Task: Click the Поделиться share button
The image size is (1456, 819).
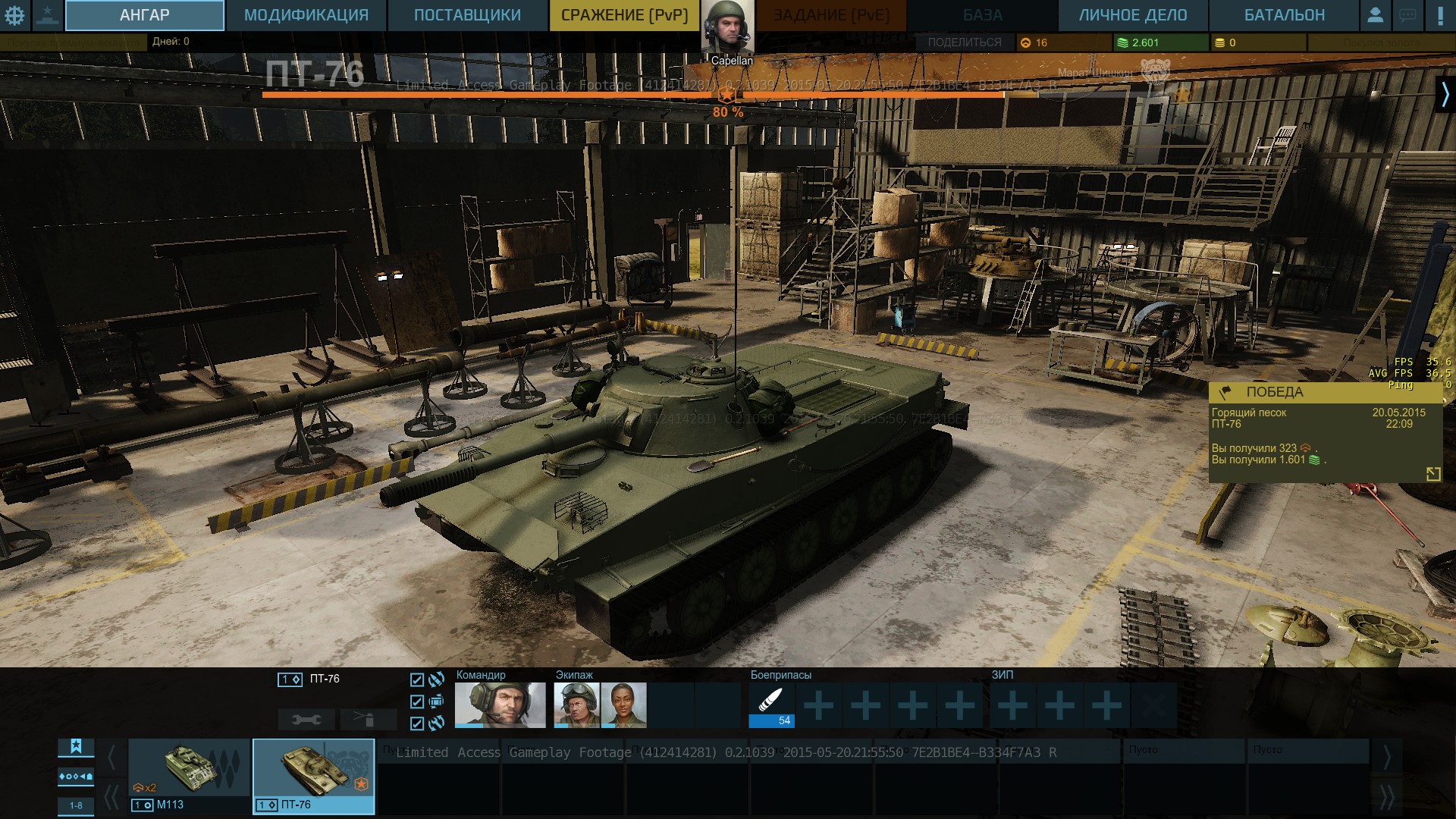Action: (964, 42)
